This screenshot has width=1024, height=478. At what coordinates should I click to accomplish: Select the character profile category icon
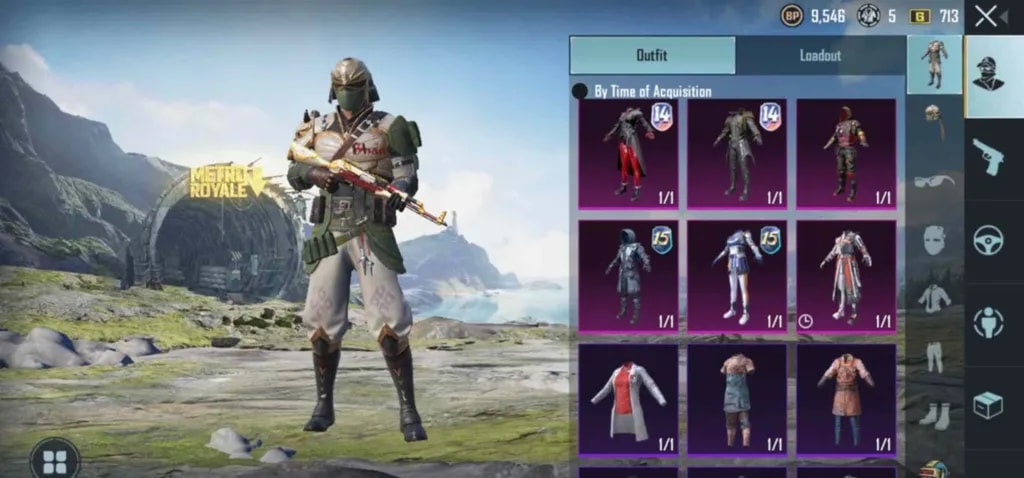[x=988, y=72]
